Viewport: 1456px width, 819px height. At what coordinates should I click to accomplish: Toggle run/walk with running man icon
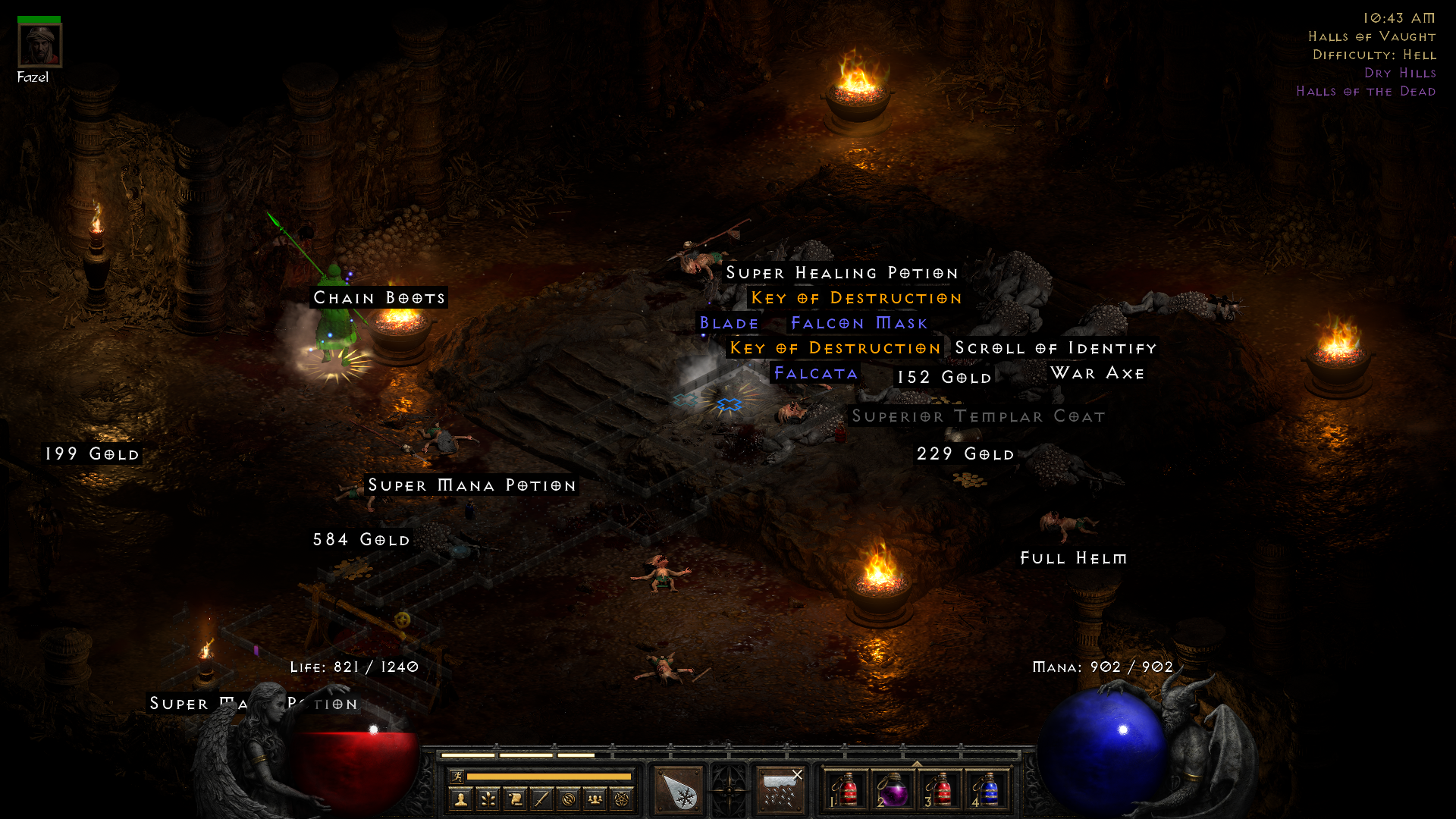[459, 778]
